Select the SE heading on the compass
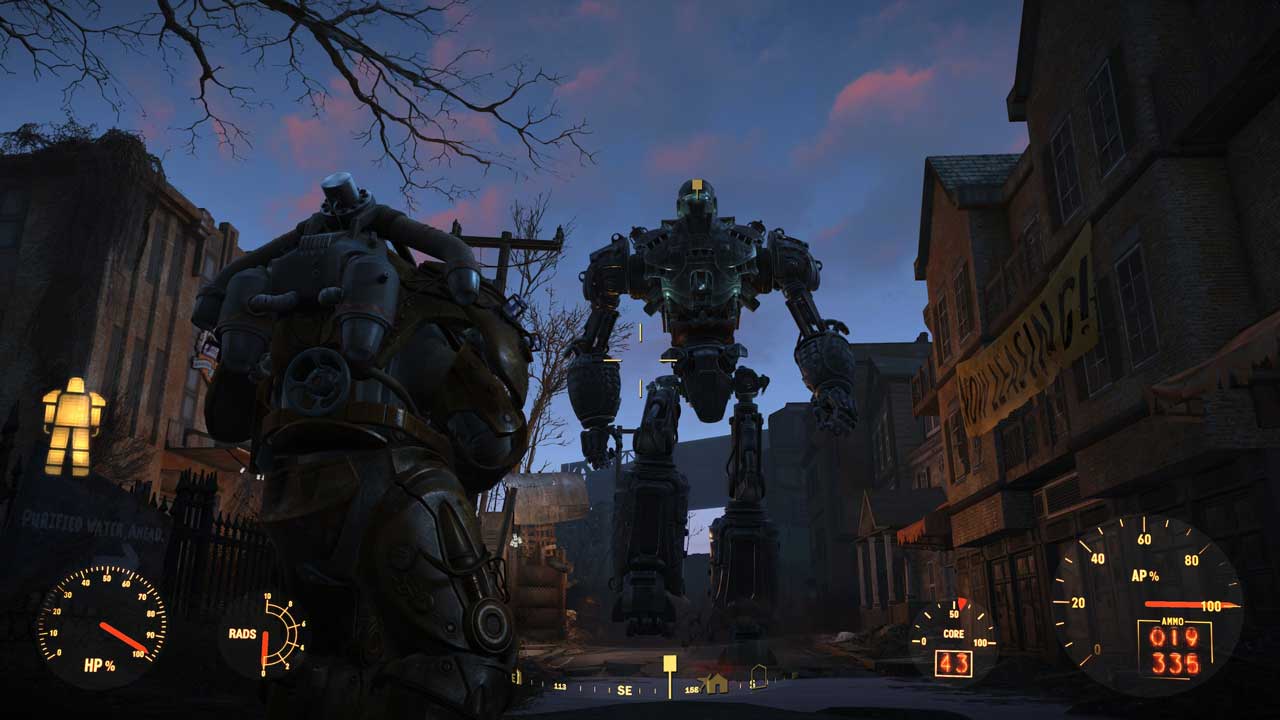Image resolution: width=1280 pixels, height=720 pixels. pos(624,690)
